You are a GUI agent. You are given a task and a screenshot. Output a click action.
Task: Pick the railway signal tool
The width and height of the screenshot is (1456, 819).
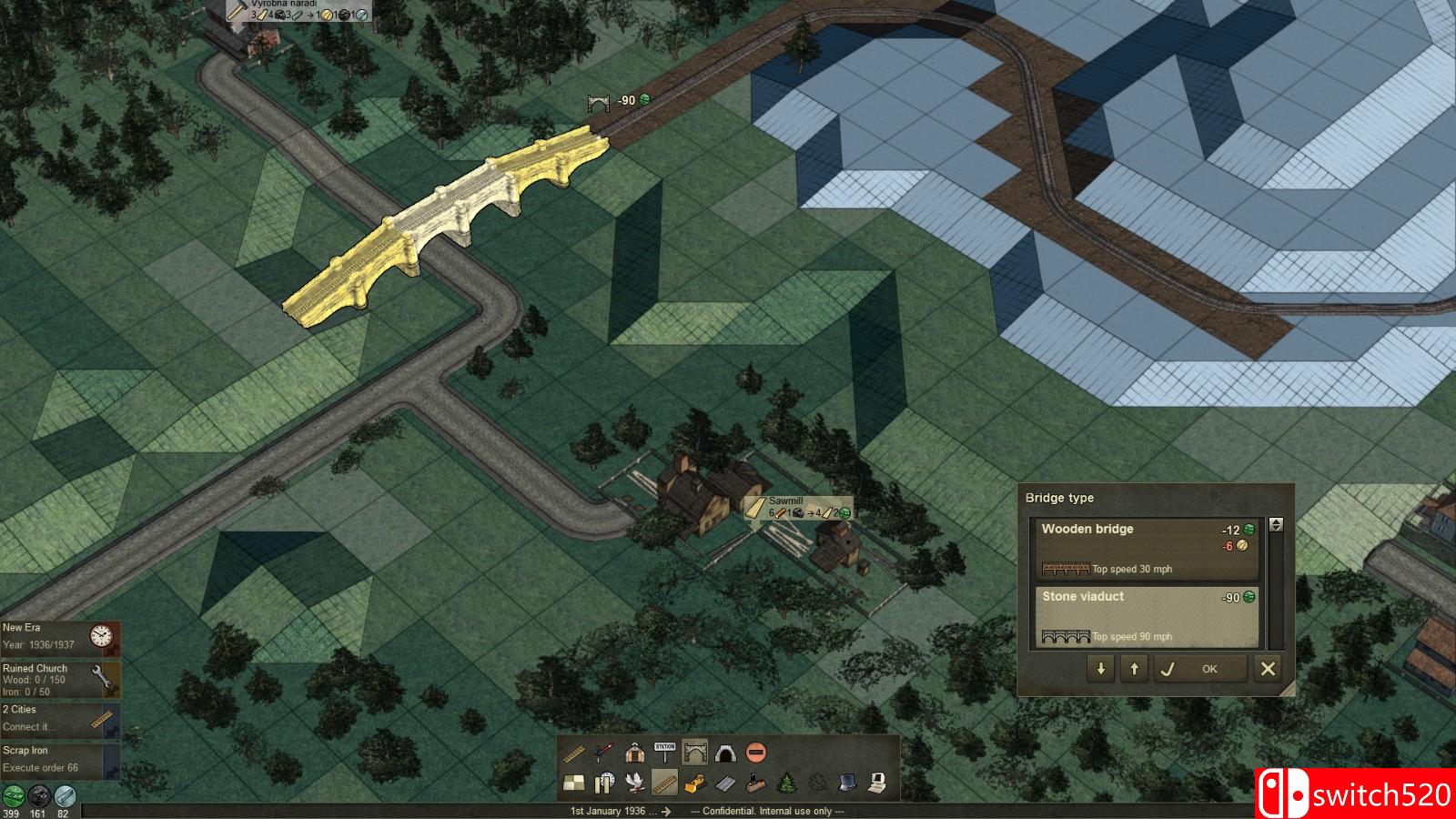[x=604, y=753]
